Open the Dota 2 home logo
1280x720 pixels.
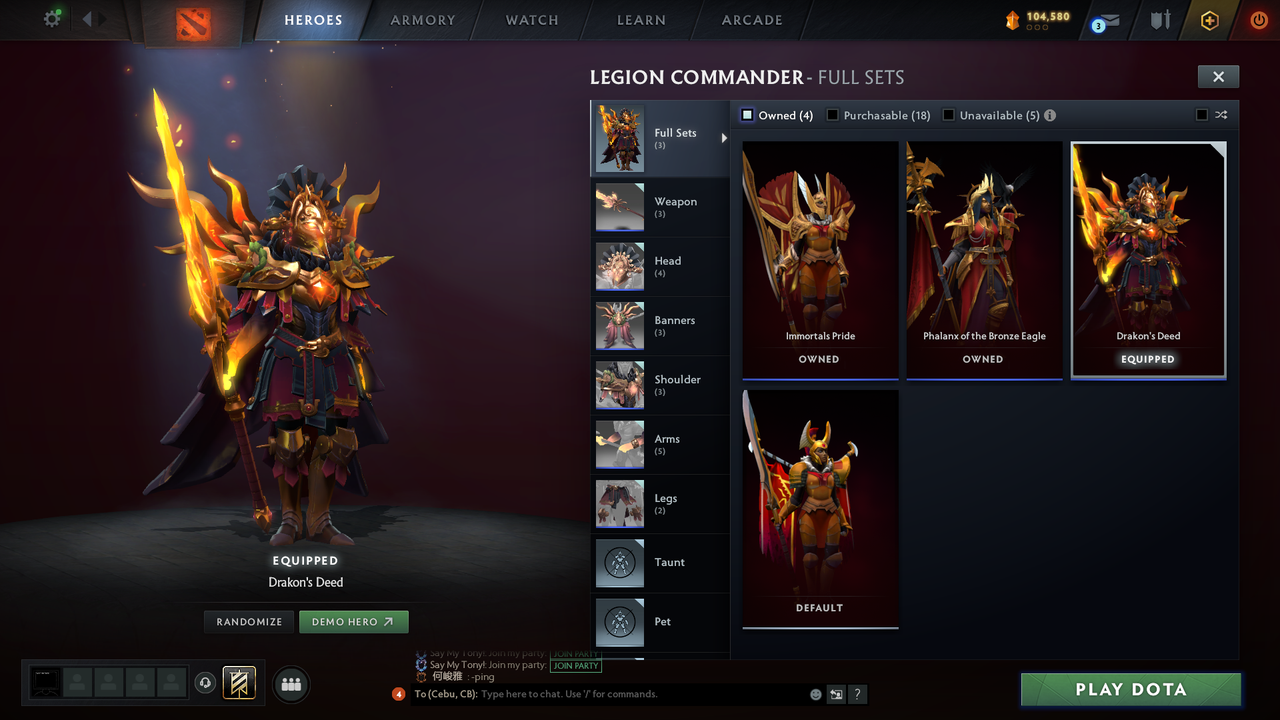click(193, 20)
